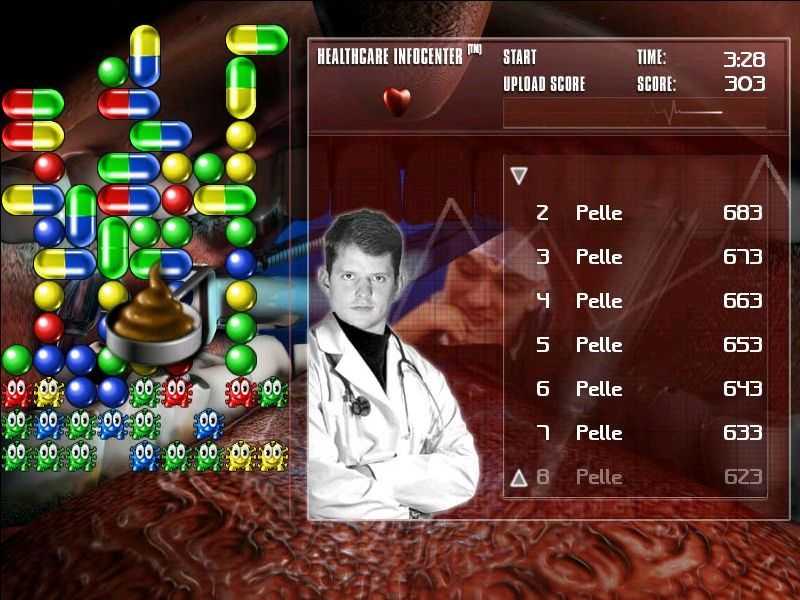Choose the rank 7 entry with 633
This screenshot has width=800, height=600.
point(648,433)
